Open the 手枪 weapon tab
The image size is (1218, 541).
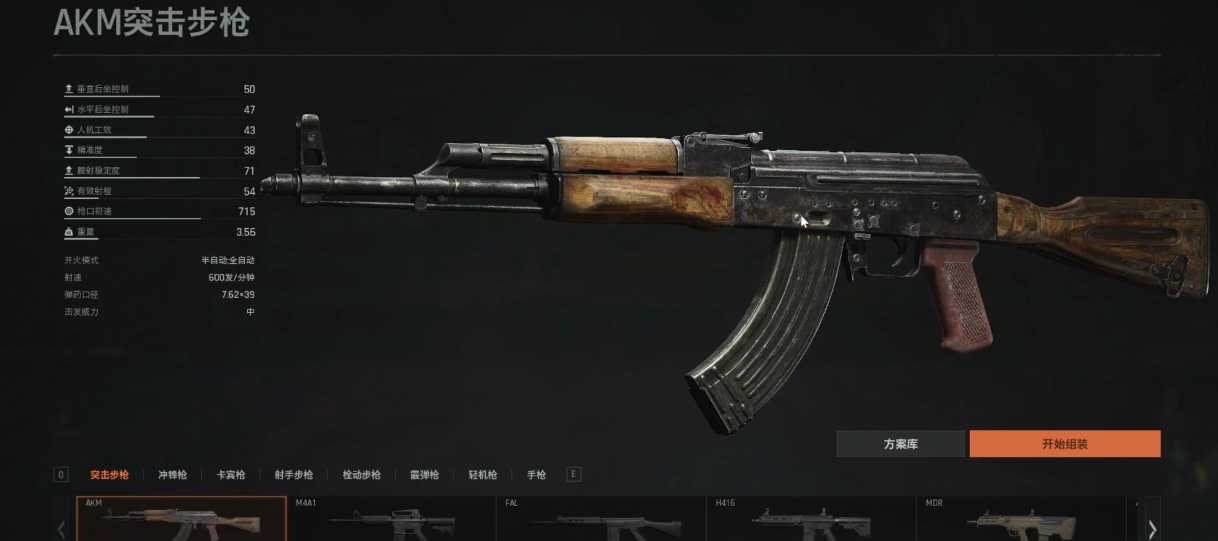(536, 475)
